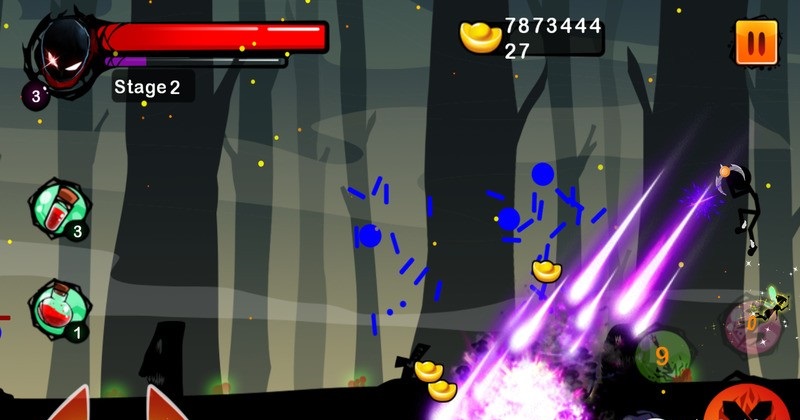Tap the gold ingot currency icon
This screenshot has width=800, height=420.
click(x=480, y=37)
